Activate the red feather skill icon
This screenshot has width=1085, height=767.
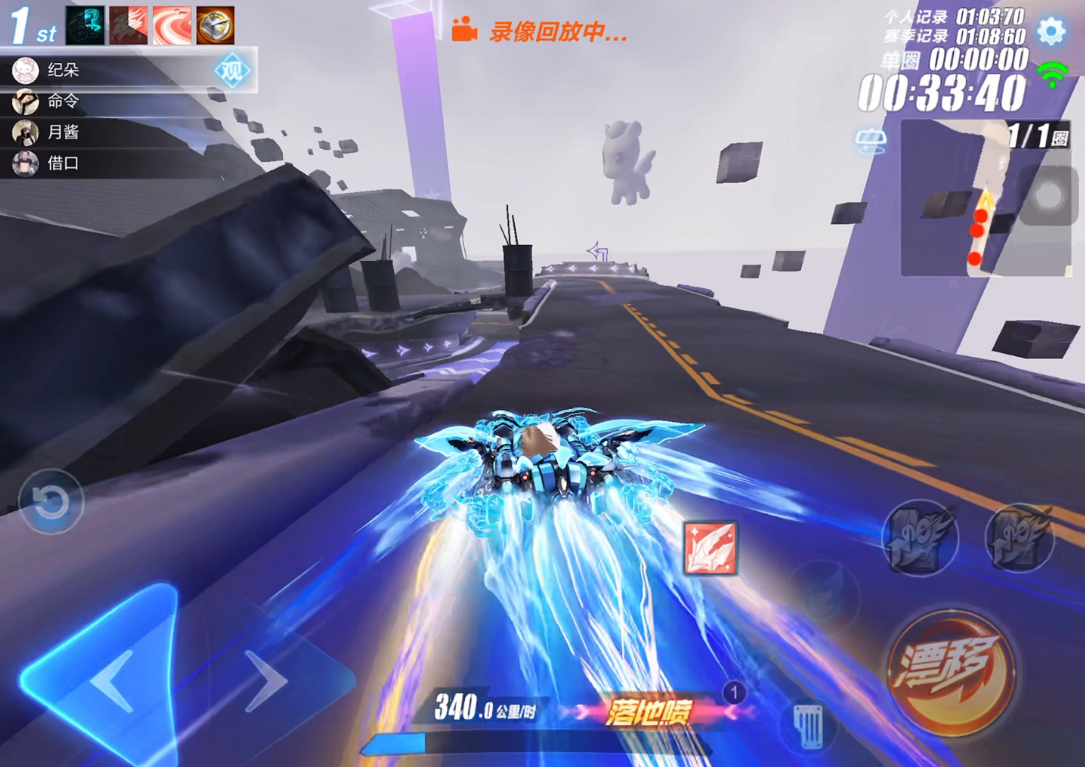pos(710,548)
